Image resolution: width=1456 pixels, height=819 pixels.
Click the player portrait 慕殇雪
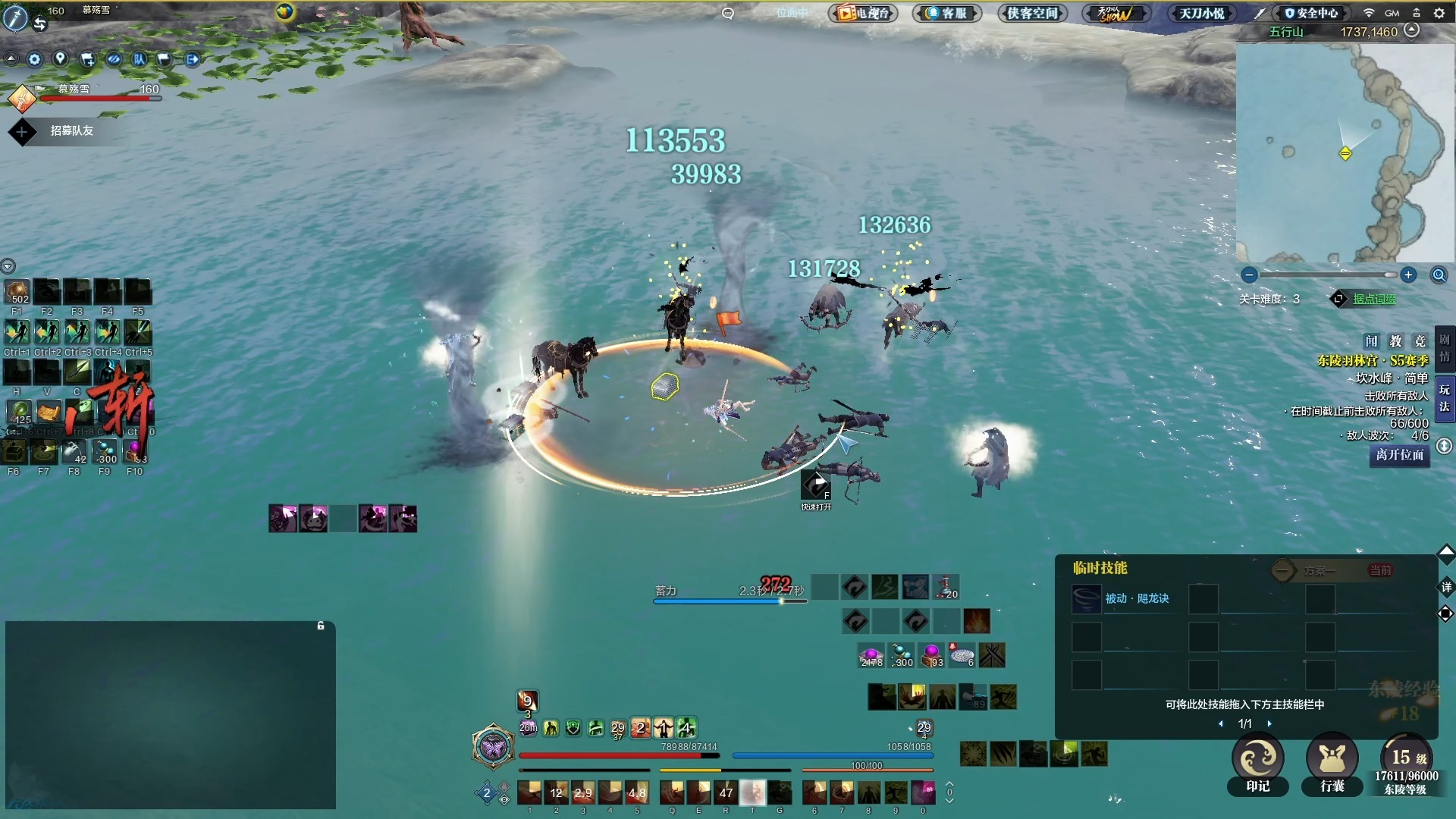point(22,97)
